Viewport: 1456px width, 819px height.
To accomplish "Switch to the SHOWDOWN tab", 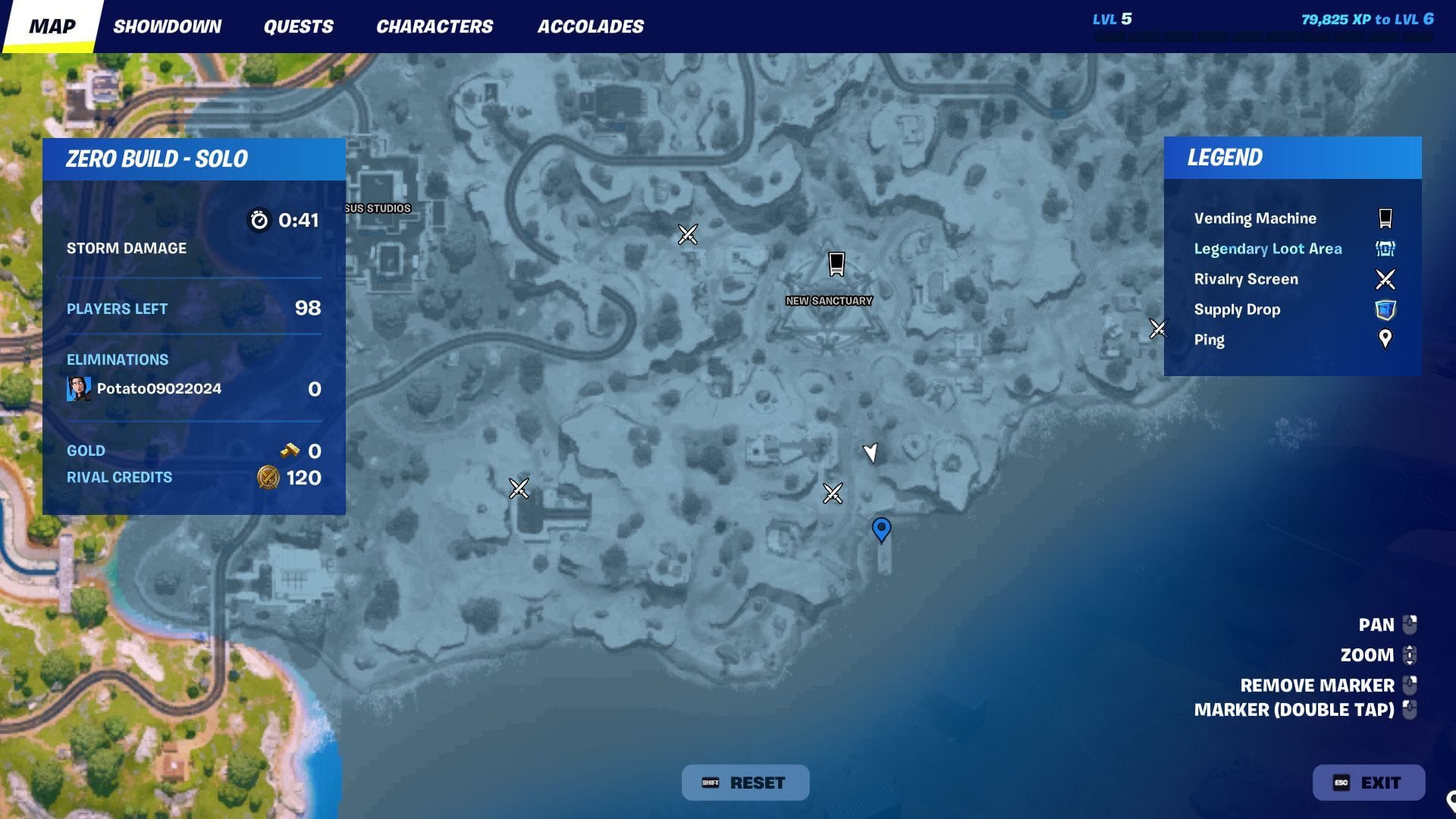I will click(168, 26).
